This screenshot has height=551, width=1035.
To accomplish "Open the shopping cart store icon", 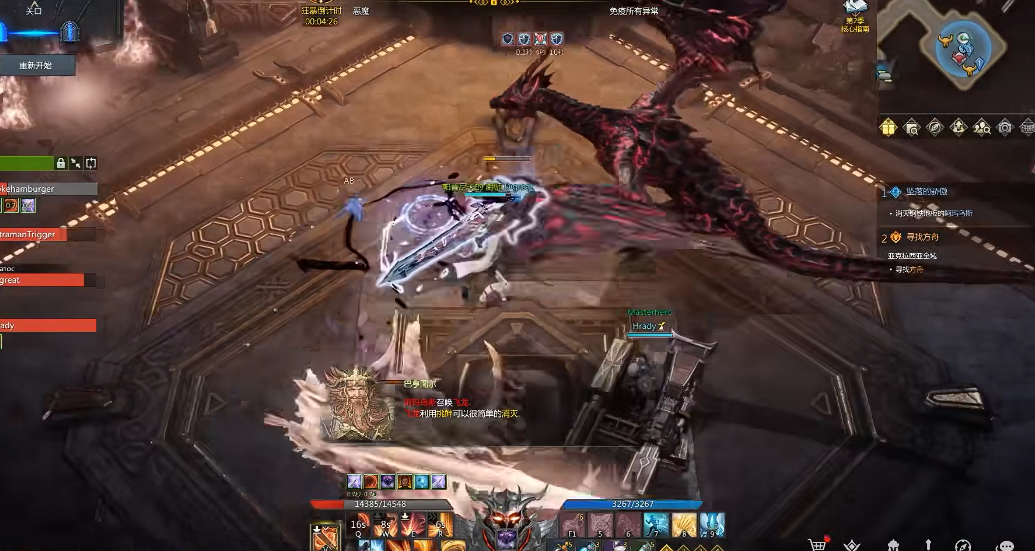I will pyautogui.click(x=818, y=544).
